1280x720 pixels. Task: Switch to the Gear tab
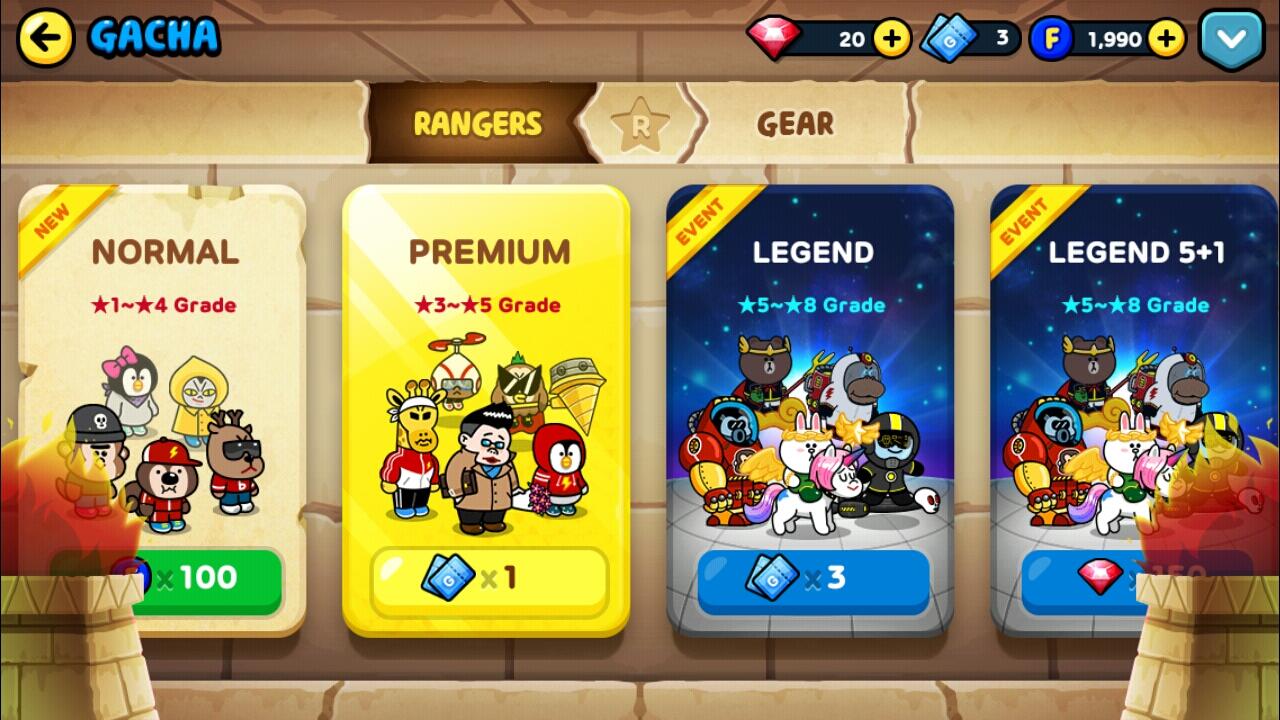[795, 124]
